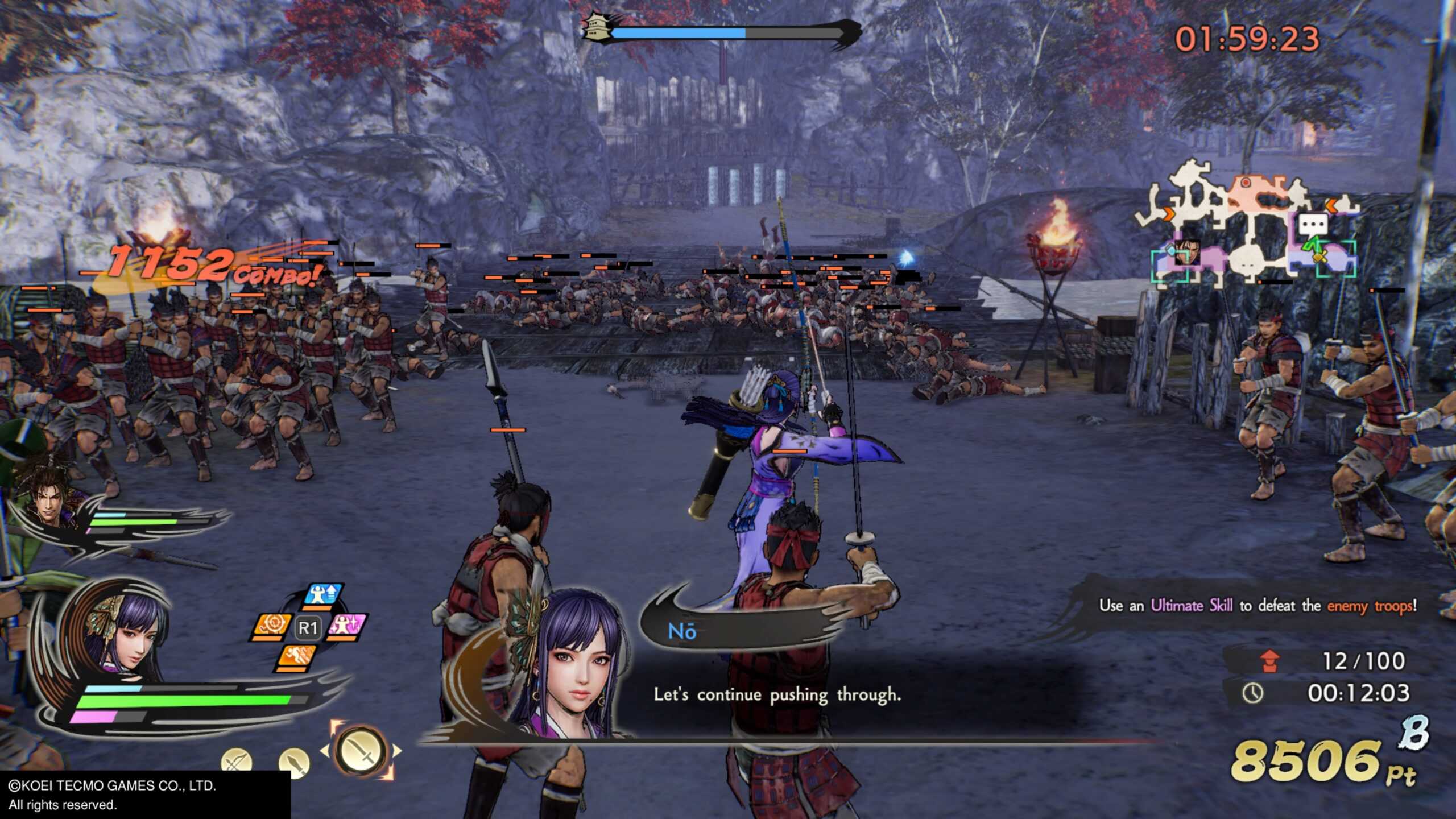Click the red target marker on minimap
This screenshot has width=1456, height=819.
pyautogui.click(x=1245, y=183)
